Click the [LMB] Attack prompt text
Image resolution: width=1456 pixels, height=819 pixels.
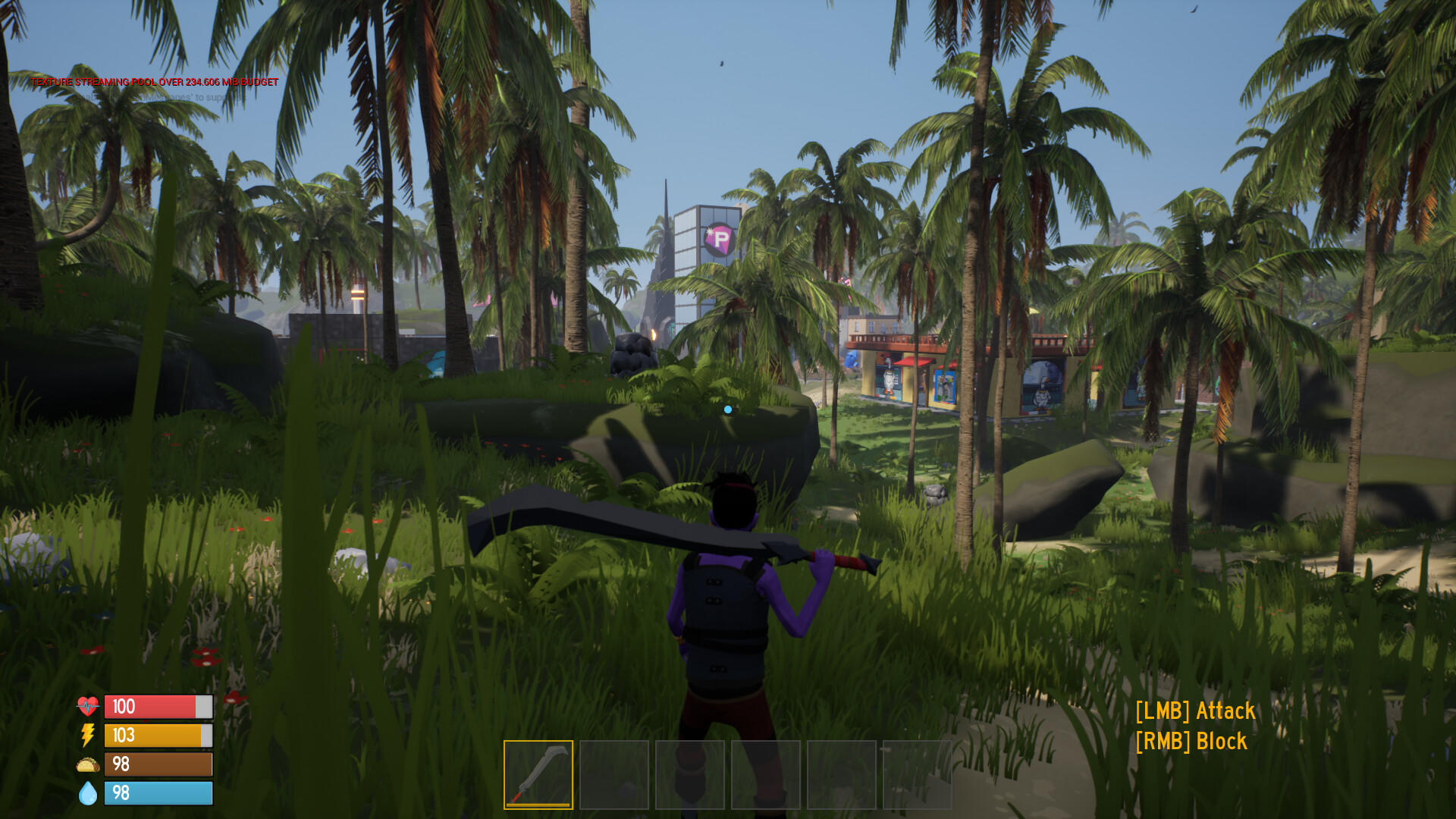coord(1195,711)
